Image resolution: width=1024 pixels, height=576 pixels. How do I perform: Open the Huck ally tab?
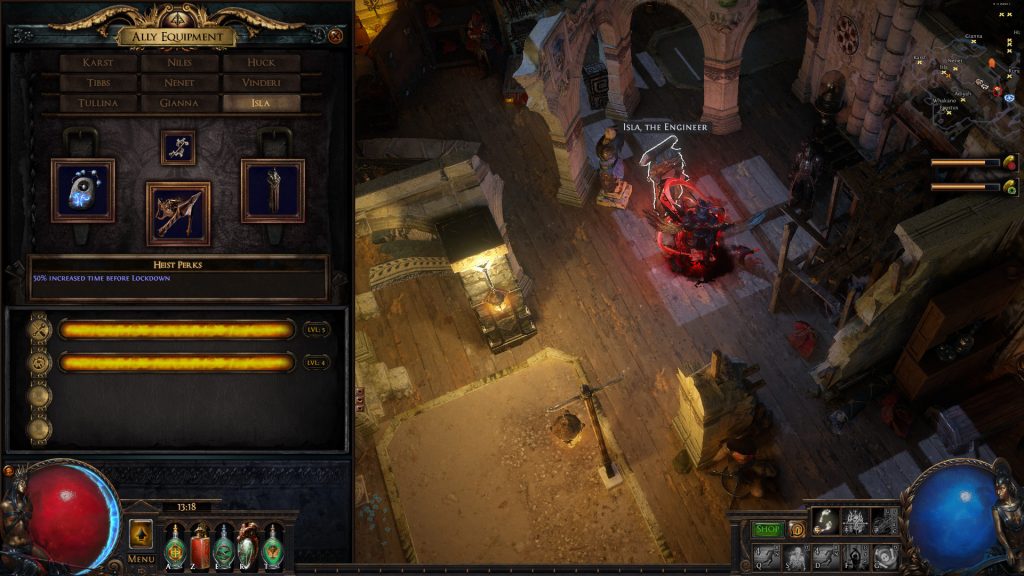[x=261, y=63]
